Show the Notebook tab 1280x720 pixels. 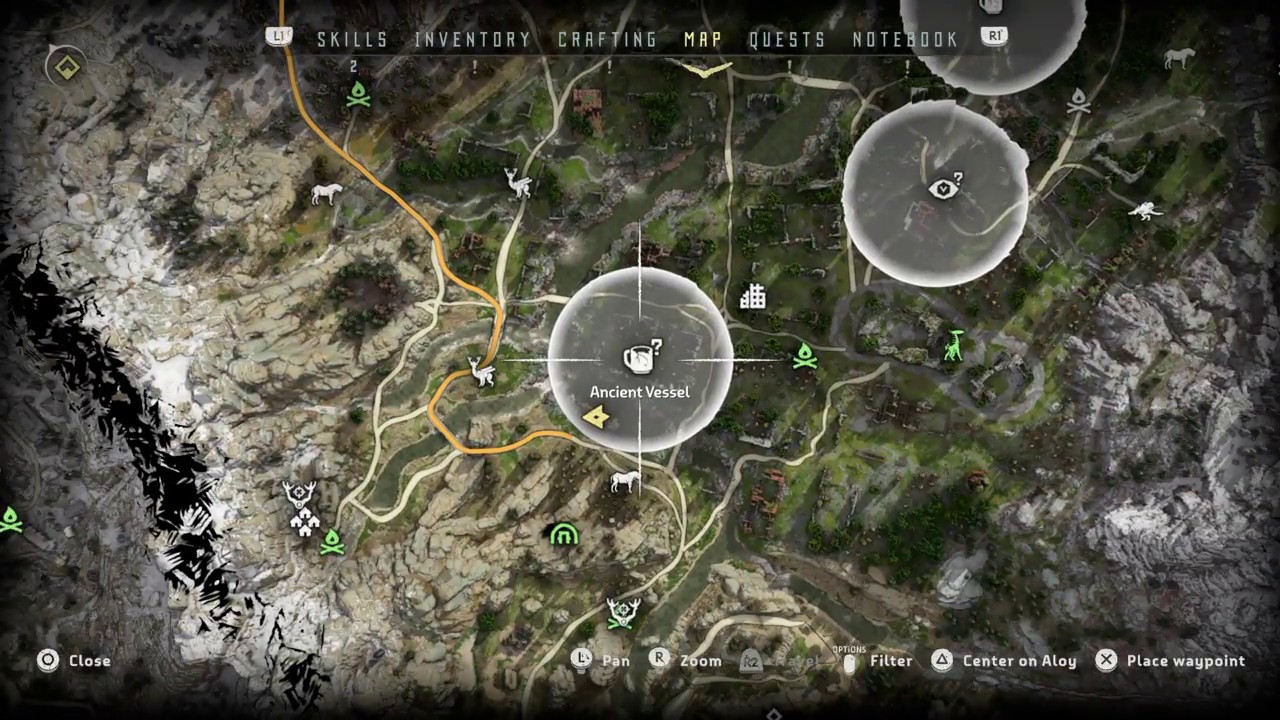click(905, 40)
